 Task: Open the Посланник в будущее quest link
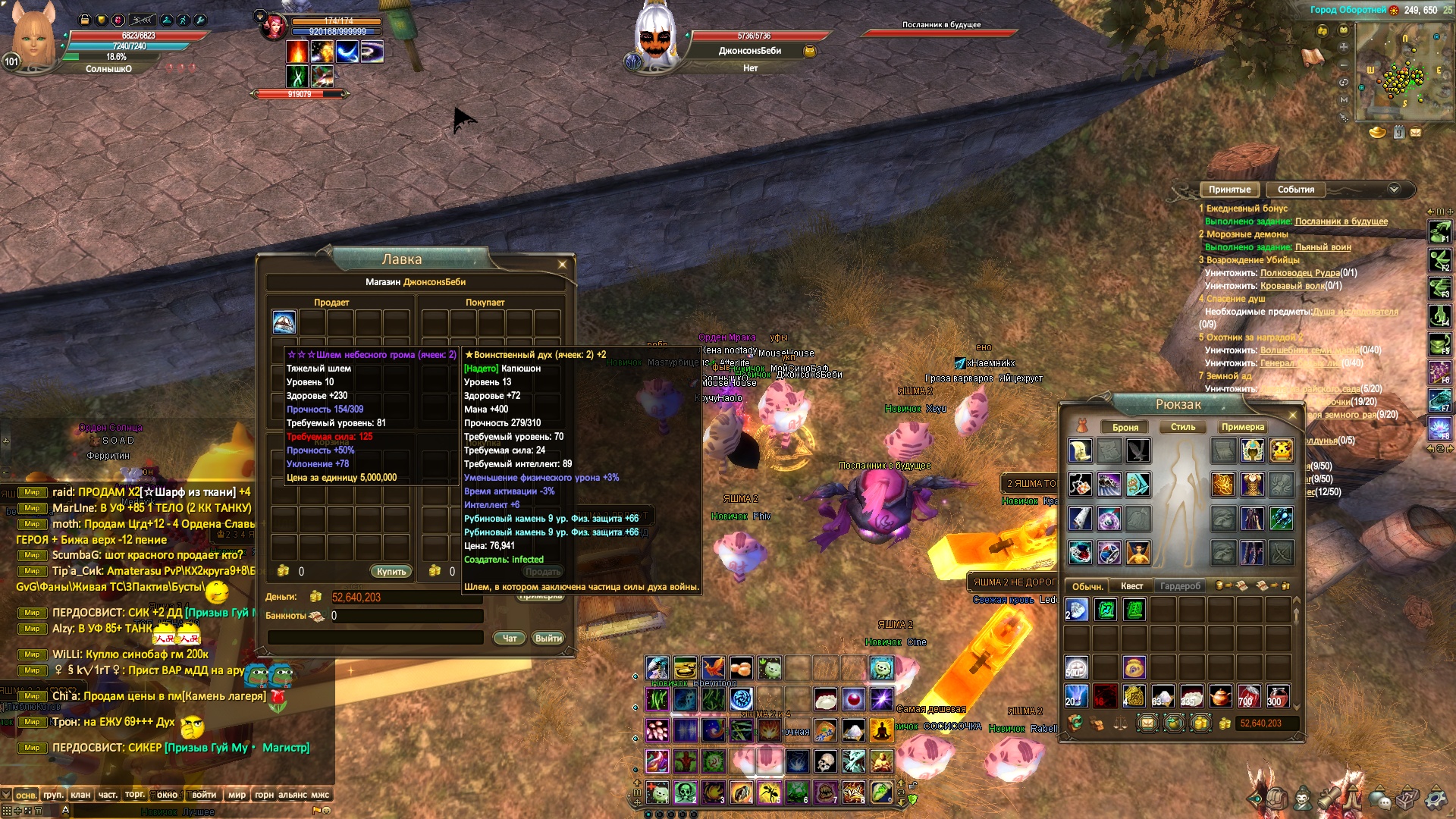tap(1341, 221)
